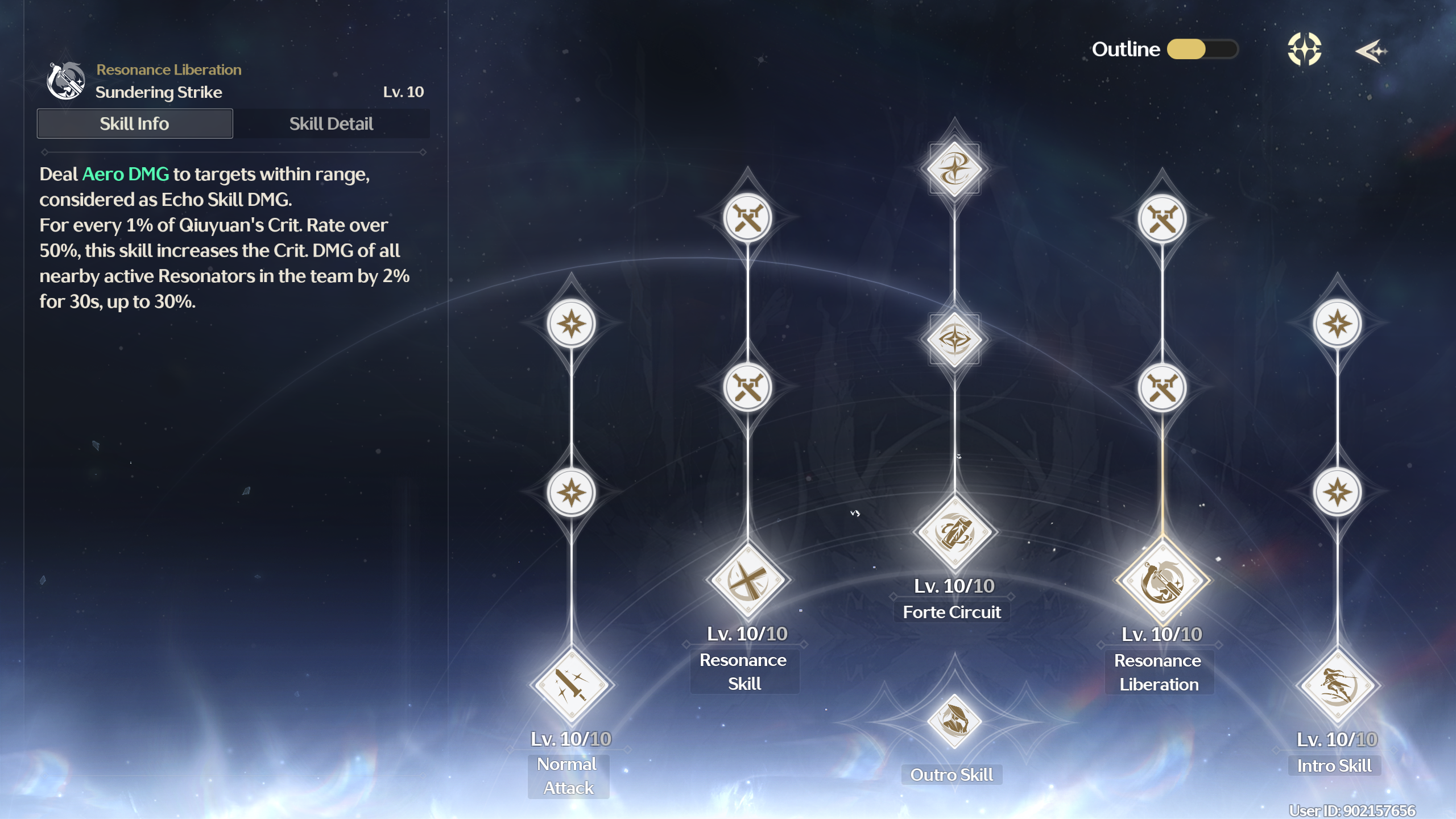Choose the upper star node above Intro Skill
The width and height of the screenshot is (1456, 819).
pyautogui.click(x=1337, y=324)
